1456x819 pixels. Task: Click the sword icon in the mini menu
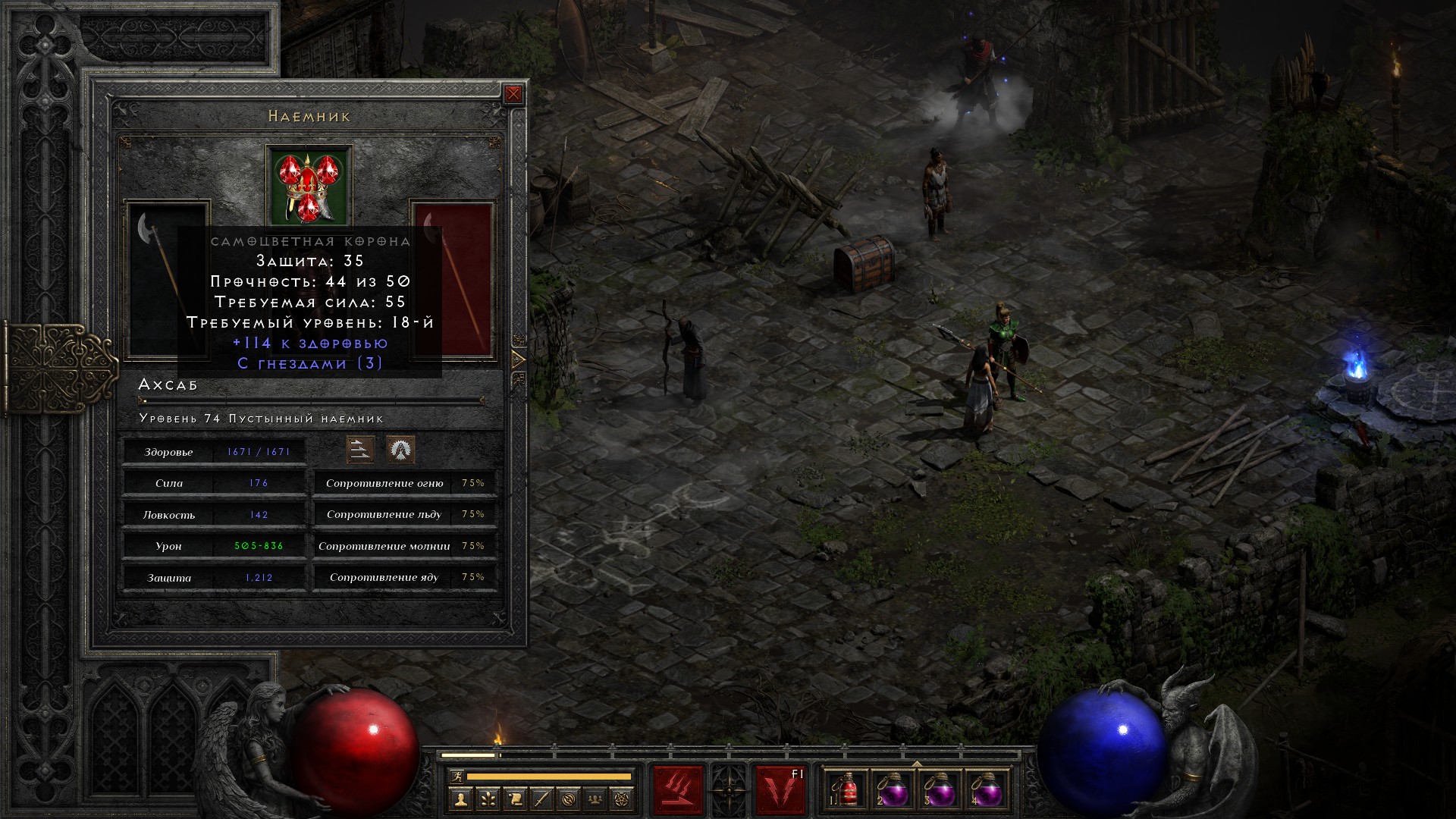pos(542,798)
